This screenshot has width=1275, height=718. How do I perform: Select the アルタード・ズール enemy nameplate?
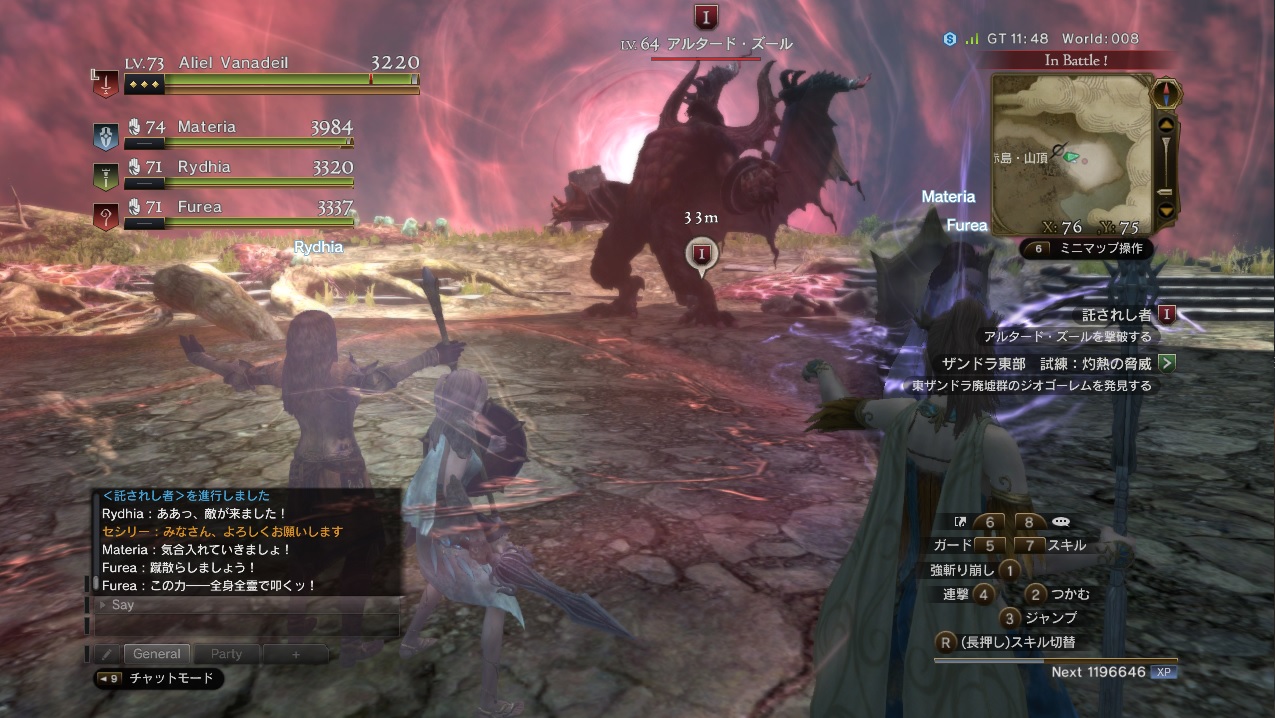pos(706,44)
